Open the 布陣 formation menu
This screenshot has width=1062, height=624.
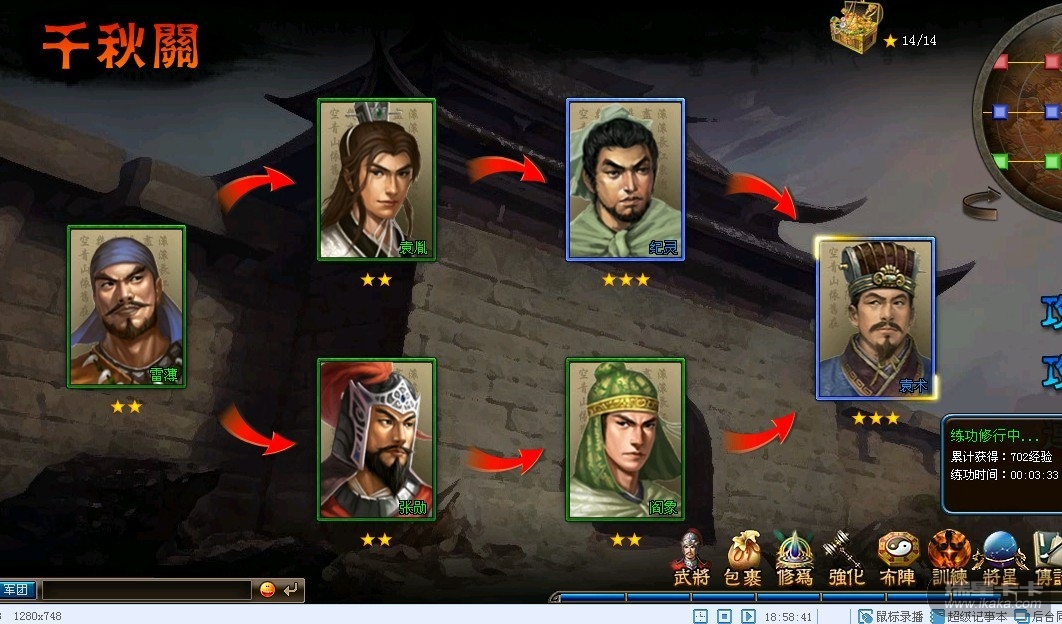point(897,560)
